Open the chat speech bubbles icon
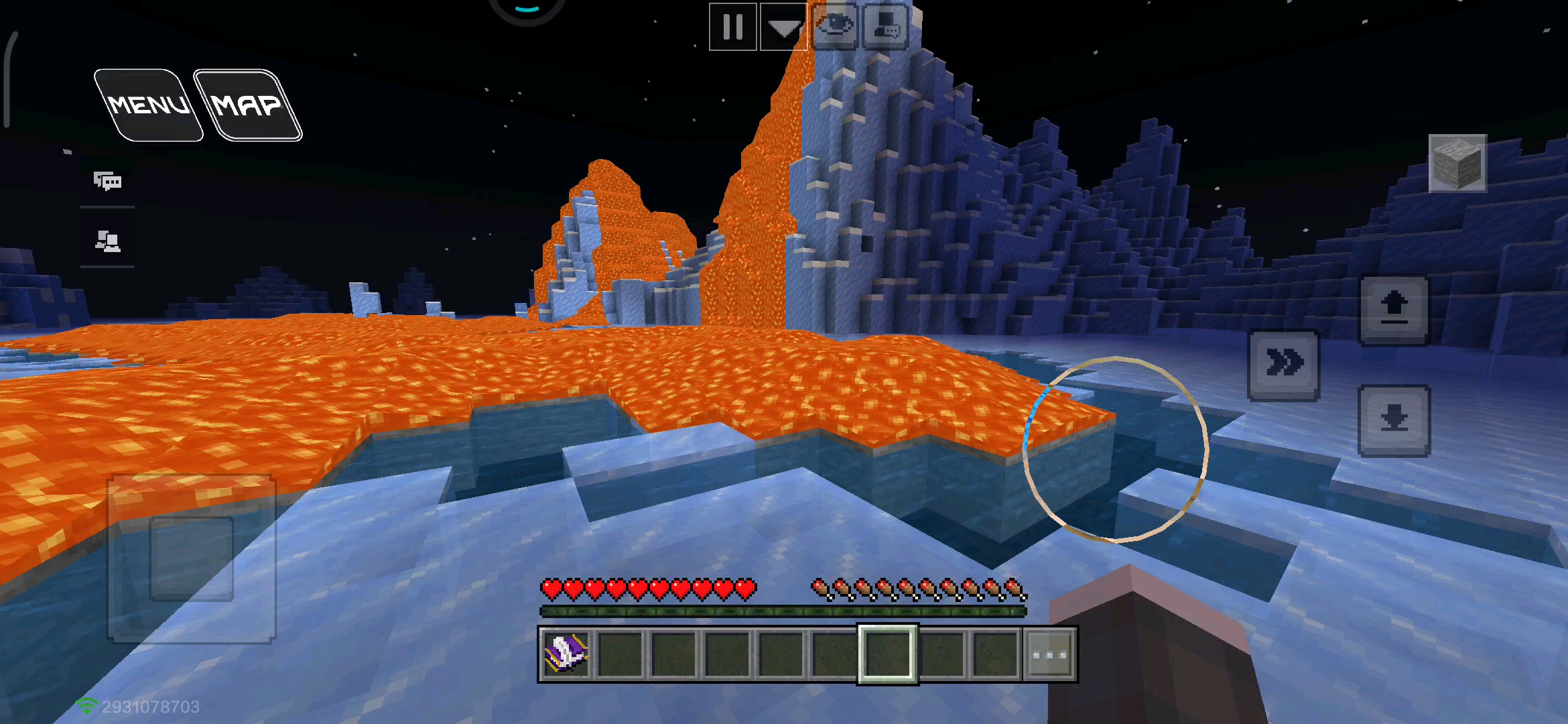 (x=107, y=180)
